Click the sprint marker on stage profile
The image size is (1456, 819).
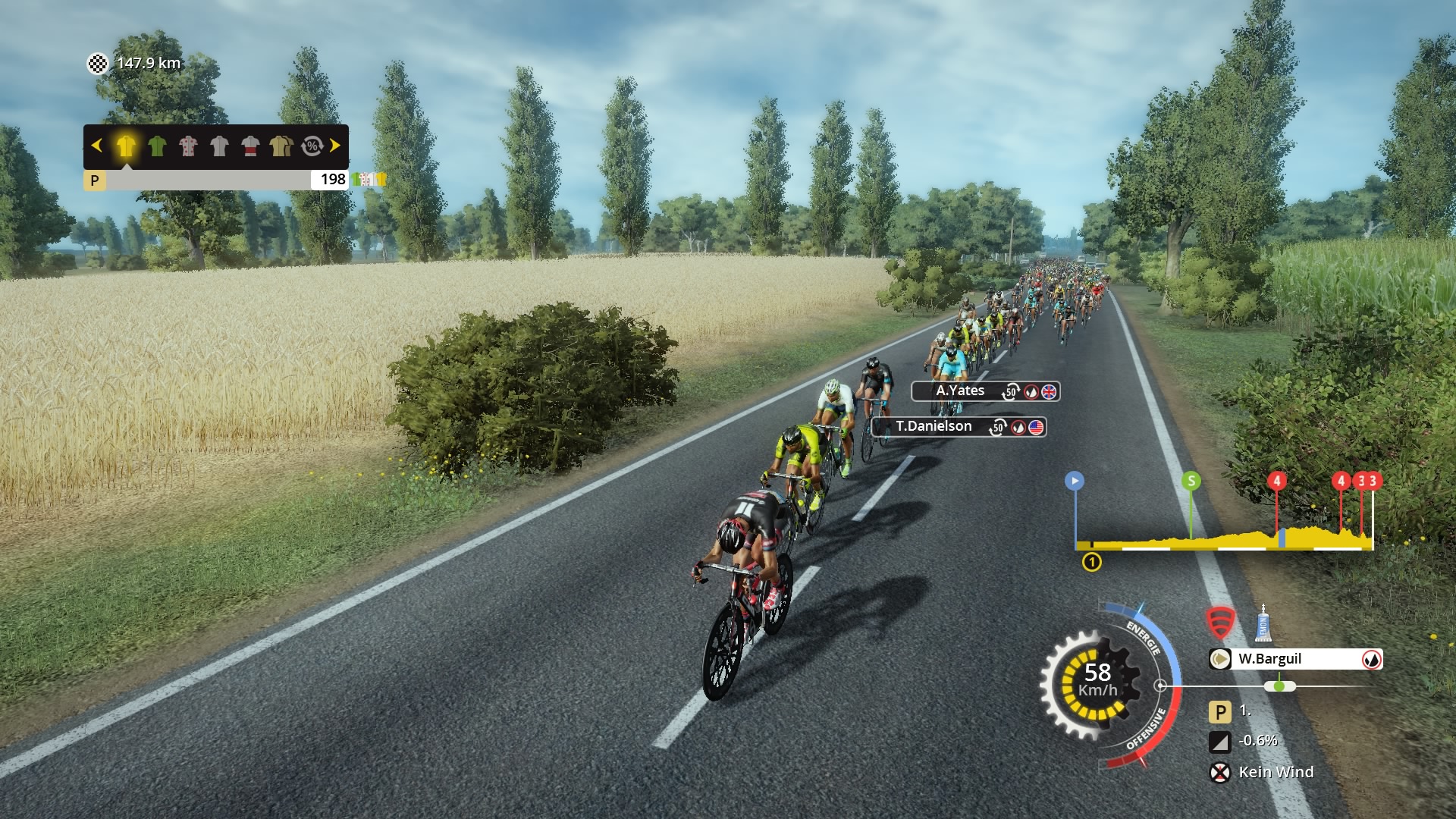pyautogui.click(x=1193, y=480)
